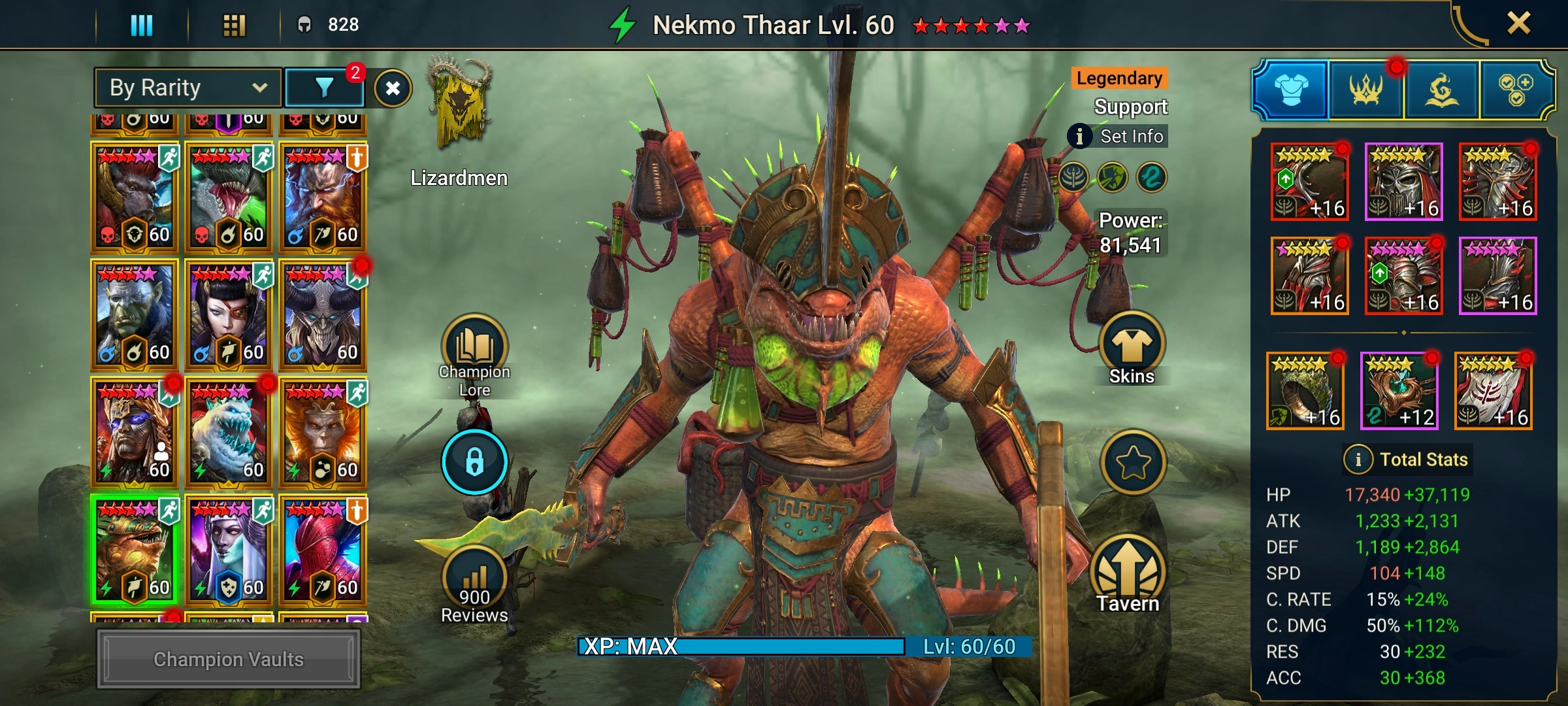Select the equipment armor tab
This screenshot has height=706, width=1568.
coord(1291,90)
